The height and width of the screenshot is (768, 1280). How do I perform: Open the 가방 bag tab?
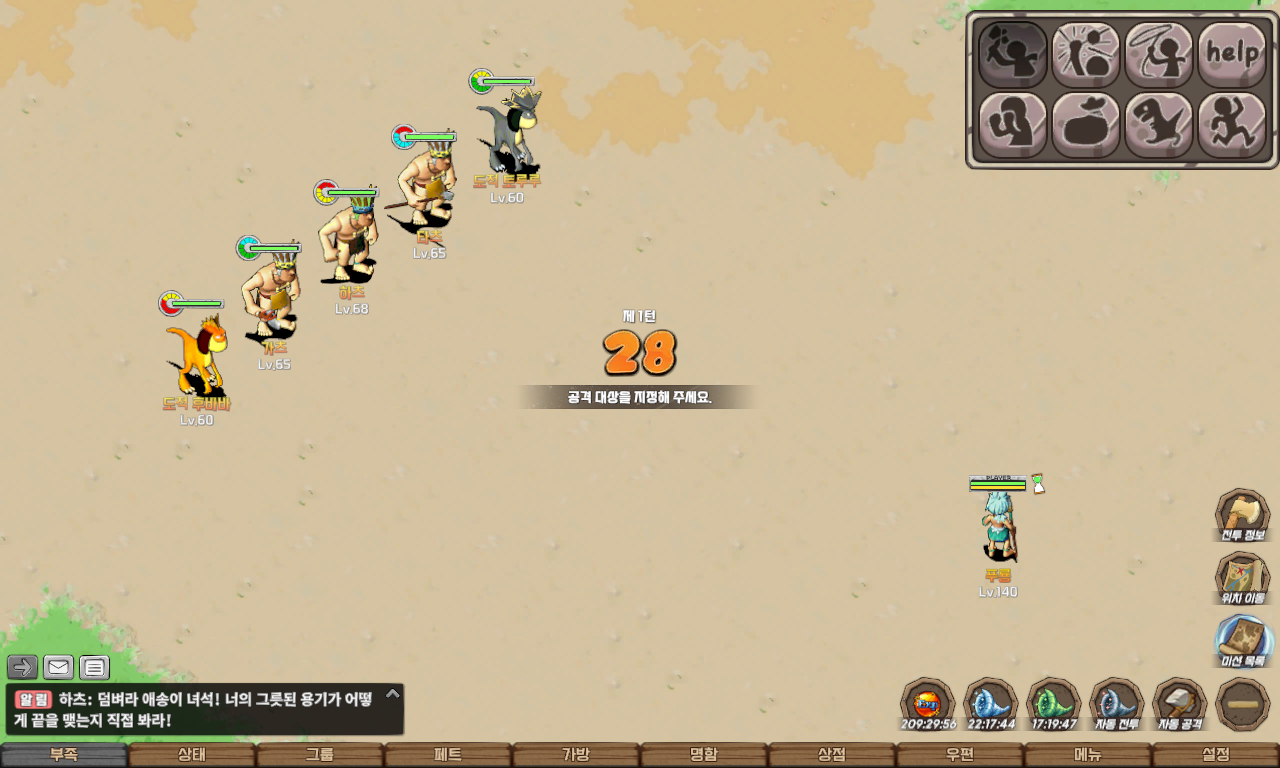576,755
